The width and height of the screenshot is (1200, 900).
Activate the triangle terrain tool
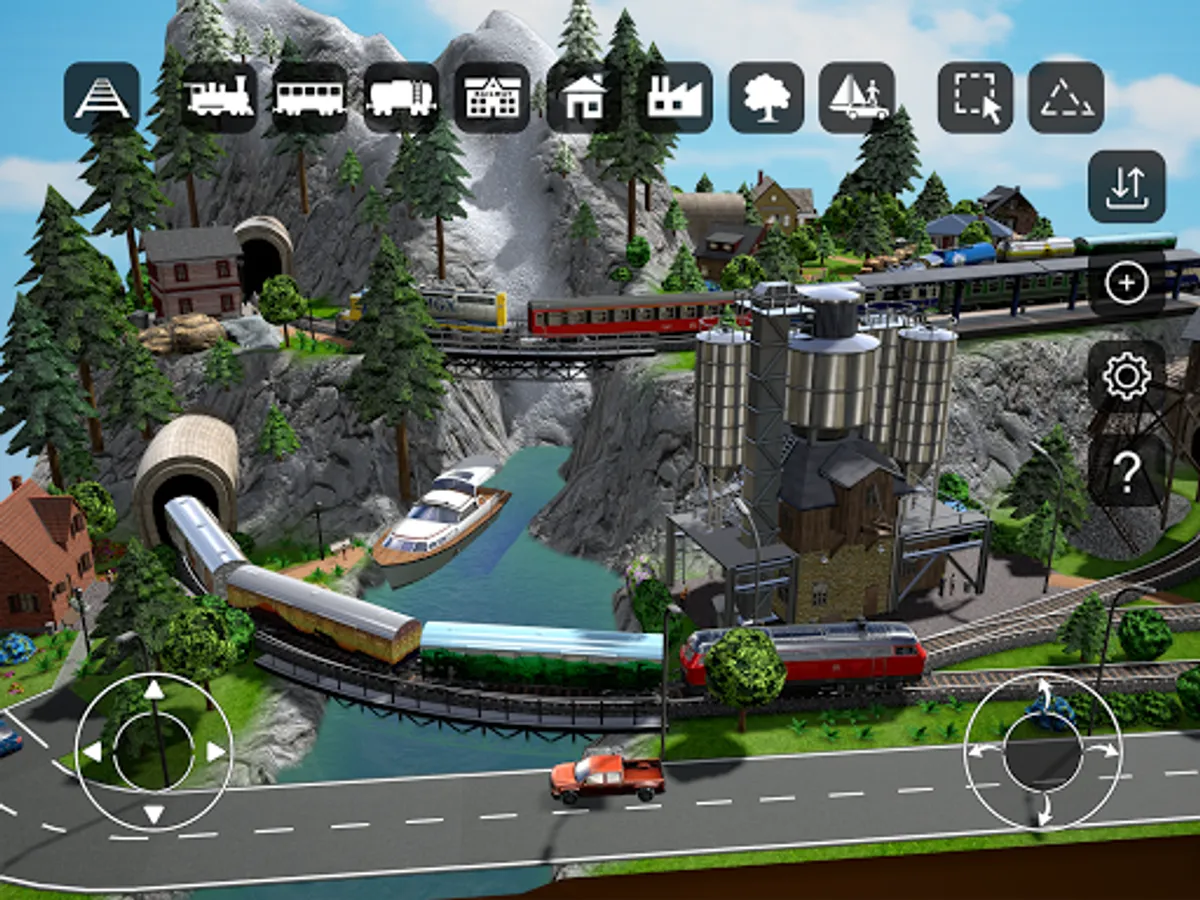(1066, 98)
